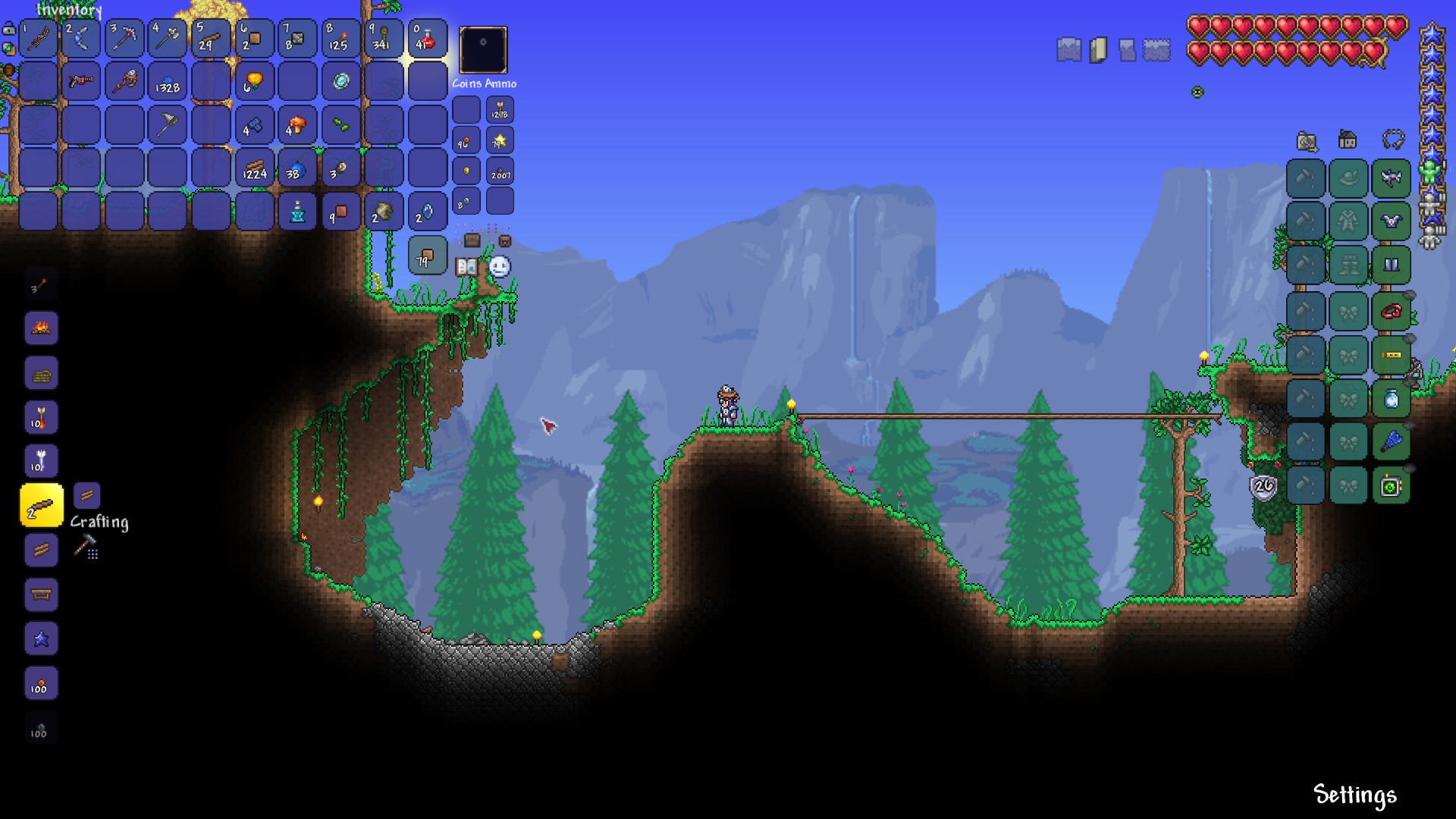Pick up the 1224 wood stack
This screenshot has width=1456, height=819.
tap(254, 168)
